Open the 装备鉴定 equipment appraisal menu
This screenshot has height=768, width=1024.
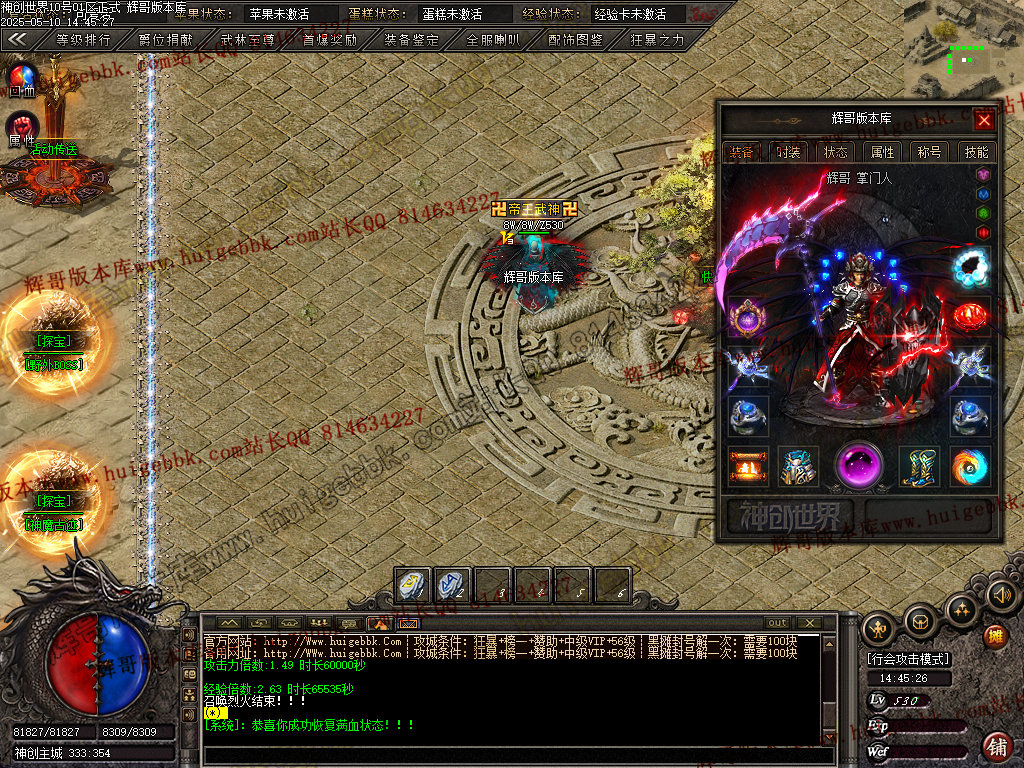[x=411, y=41]
